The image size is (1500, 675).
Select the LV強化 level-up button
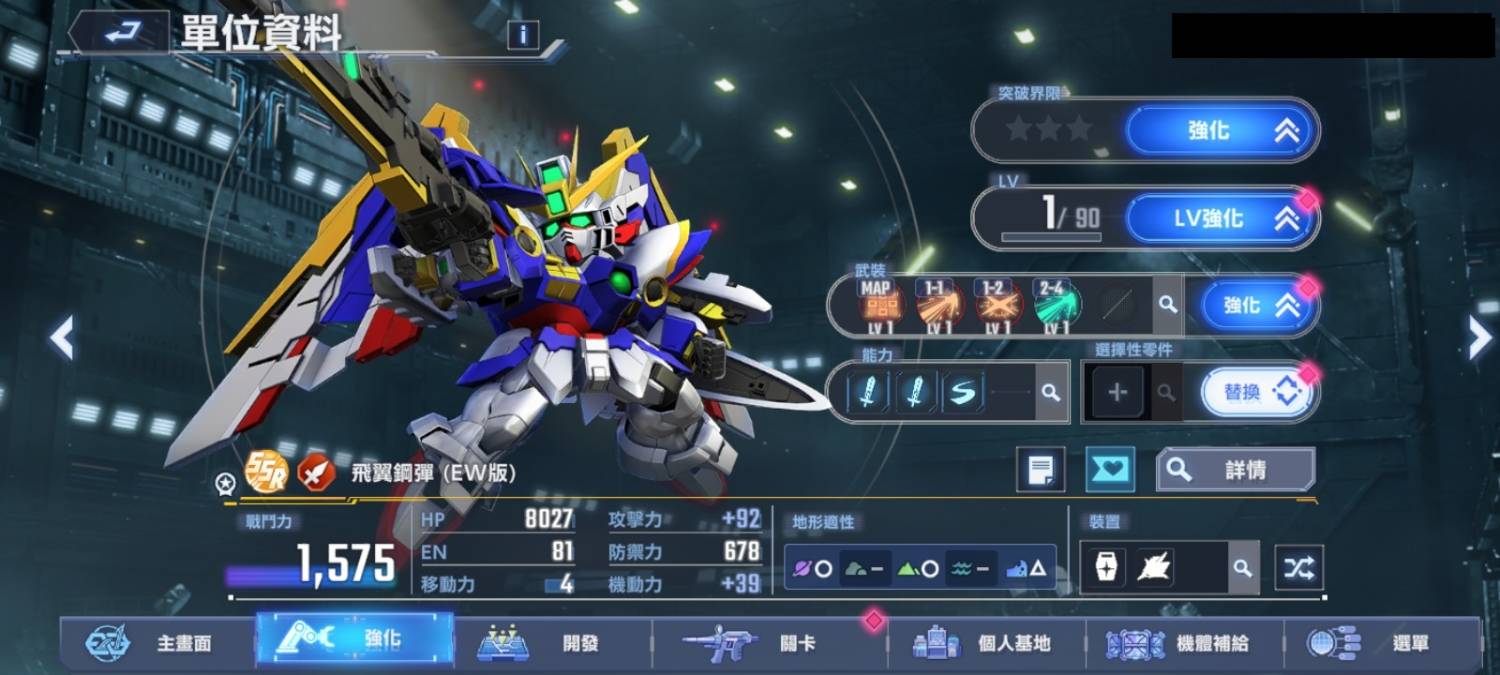click(1221, 219)
